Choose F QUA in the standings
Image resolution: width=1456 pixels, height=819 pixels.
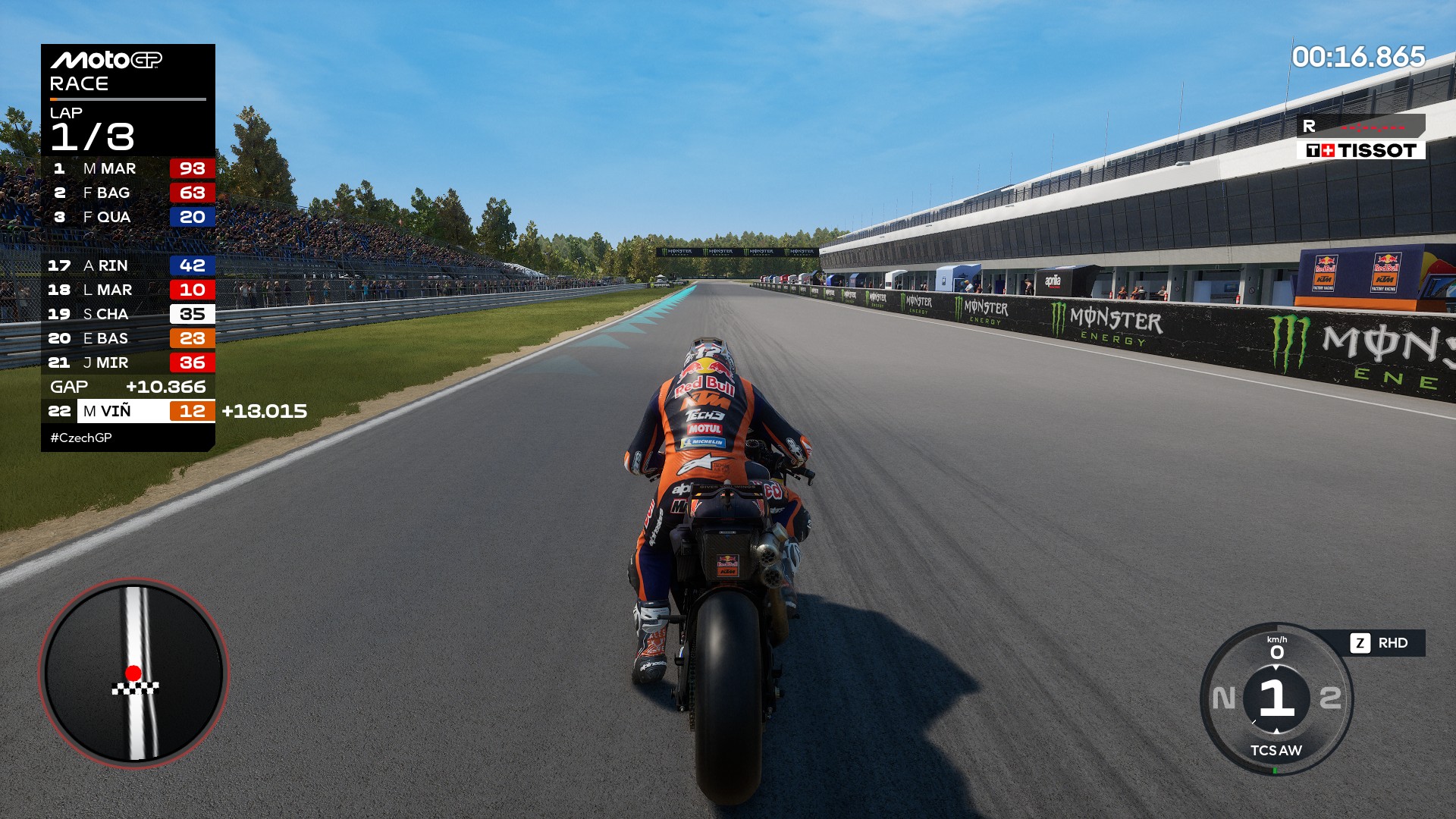127,217
